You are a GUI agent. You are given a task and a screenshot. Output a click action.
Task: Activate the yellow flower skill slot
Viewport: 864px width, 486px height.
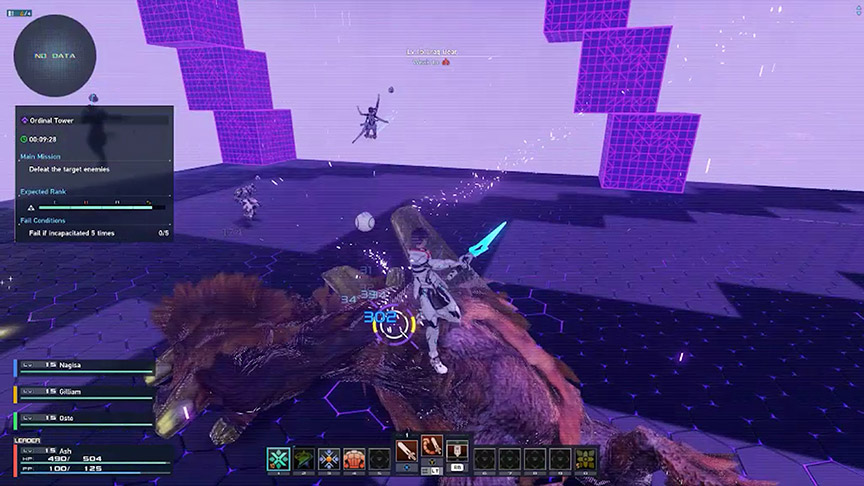point(585,458)
